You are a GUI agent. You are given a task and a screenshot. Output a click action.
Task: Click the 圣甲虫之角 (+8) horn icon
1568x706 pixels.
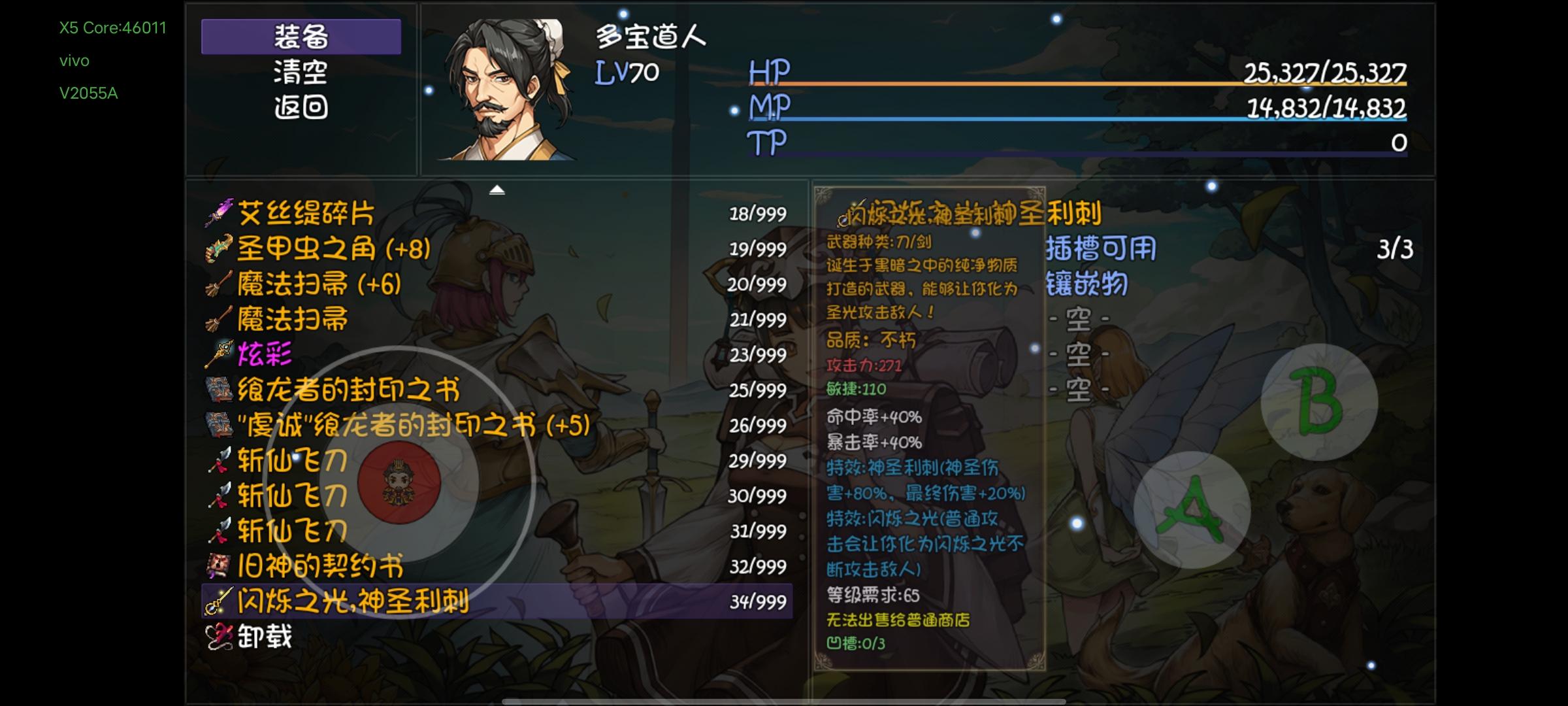click(x=220, y=248)
